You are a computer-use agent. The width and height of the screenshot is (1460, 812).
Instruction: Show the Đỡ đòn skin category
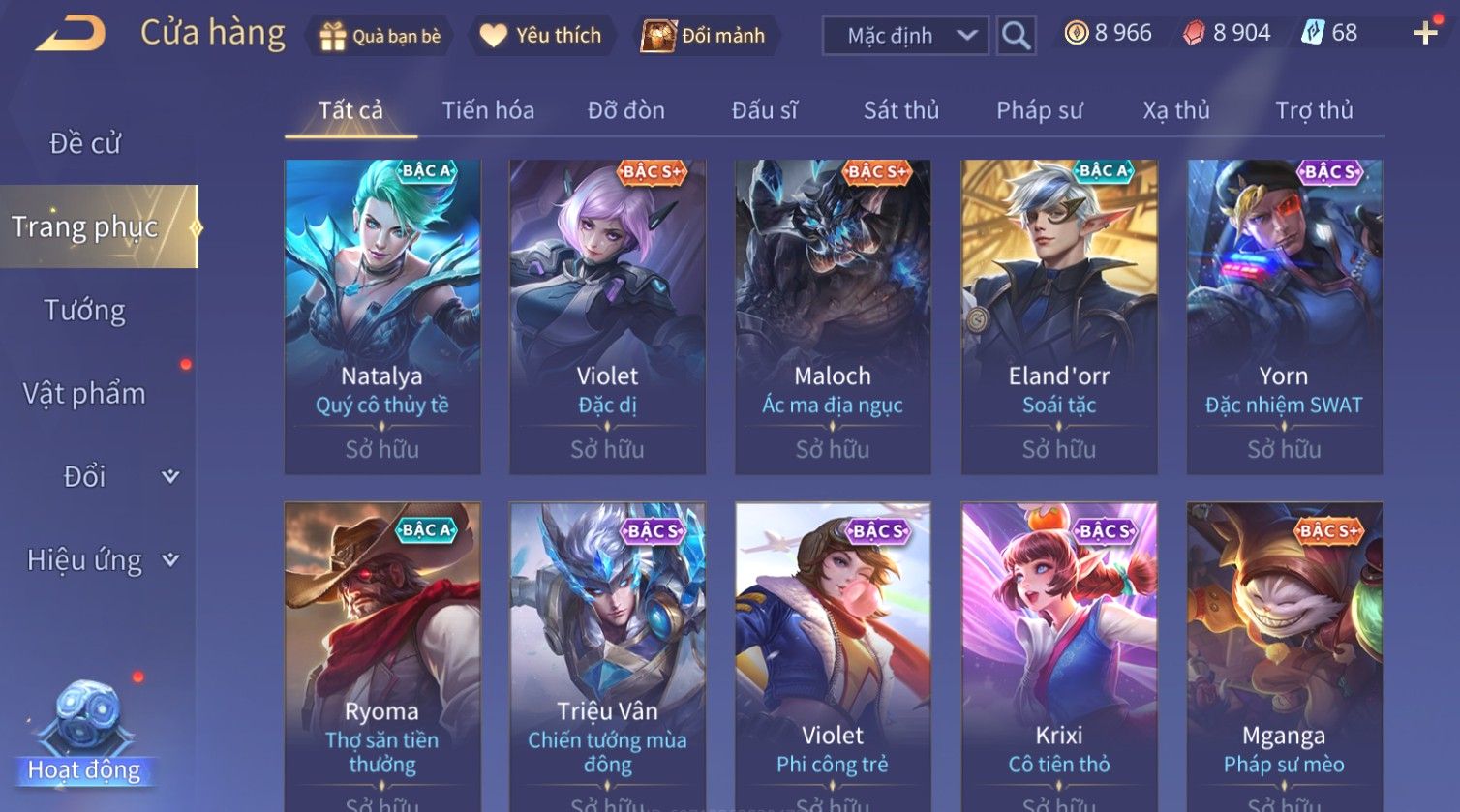click(x=625, y=110)
